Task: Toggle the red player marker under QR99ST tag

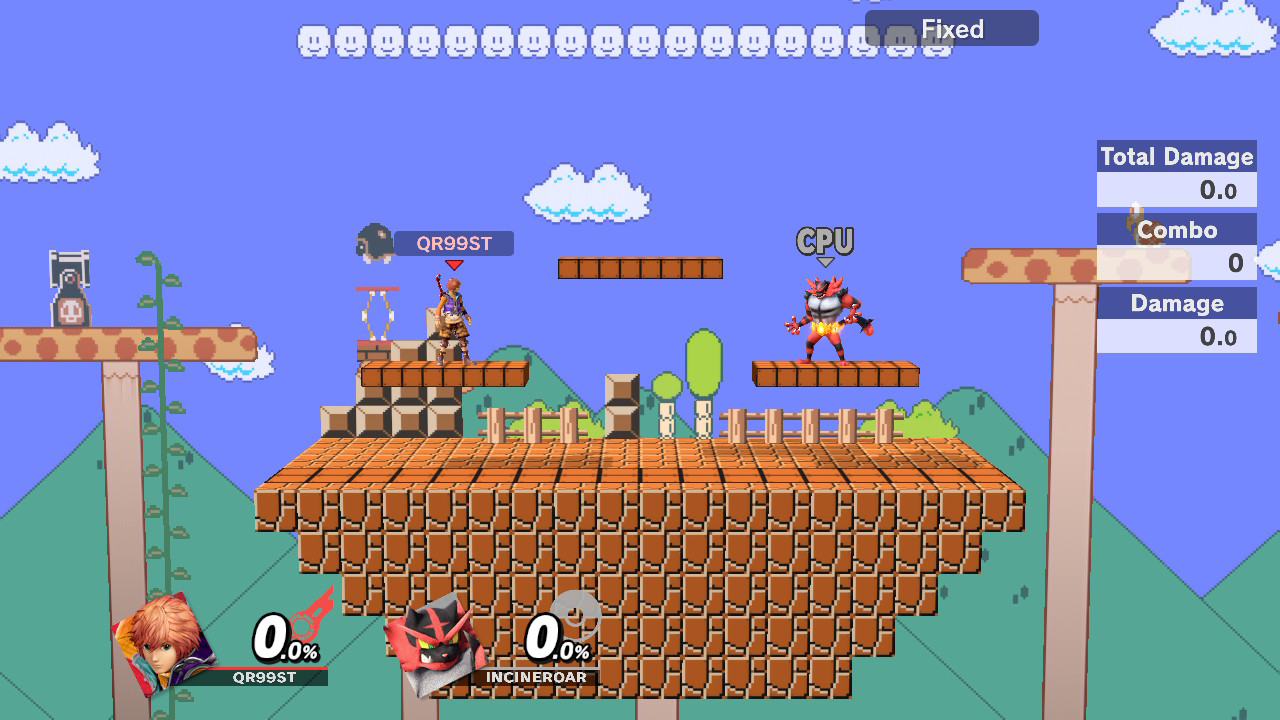Action: point(455,264)
